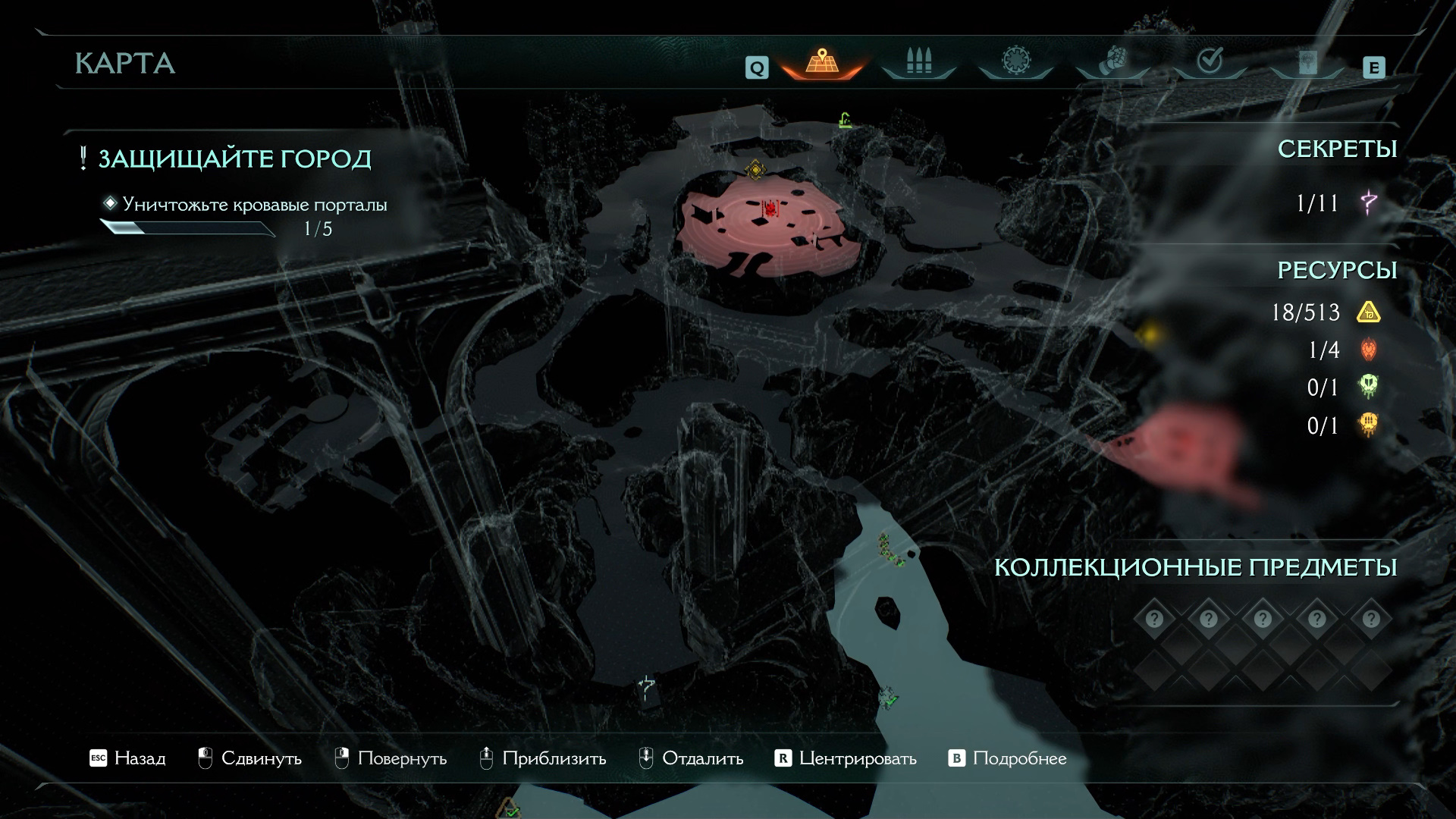Click the red blood portal map marker
The image size is (1456, 819).
click(x=770, y=208)
